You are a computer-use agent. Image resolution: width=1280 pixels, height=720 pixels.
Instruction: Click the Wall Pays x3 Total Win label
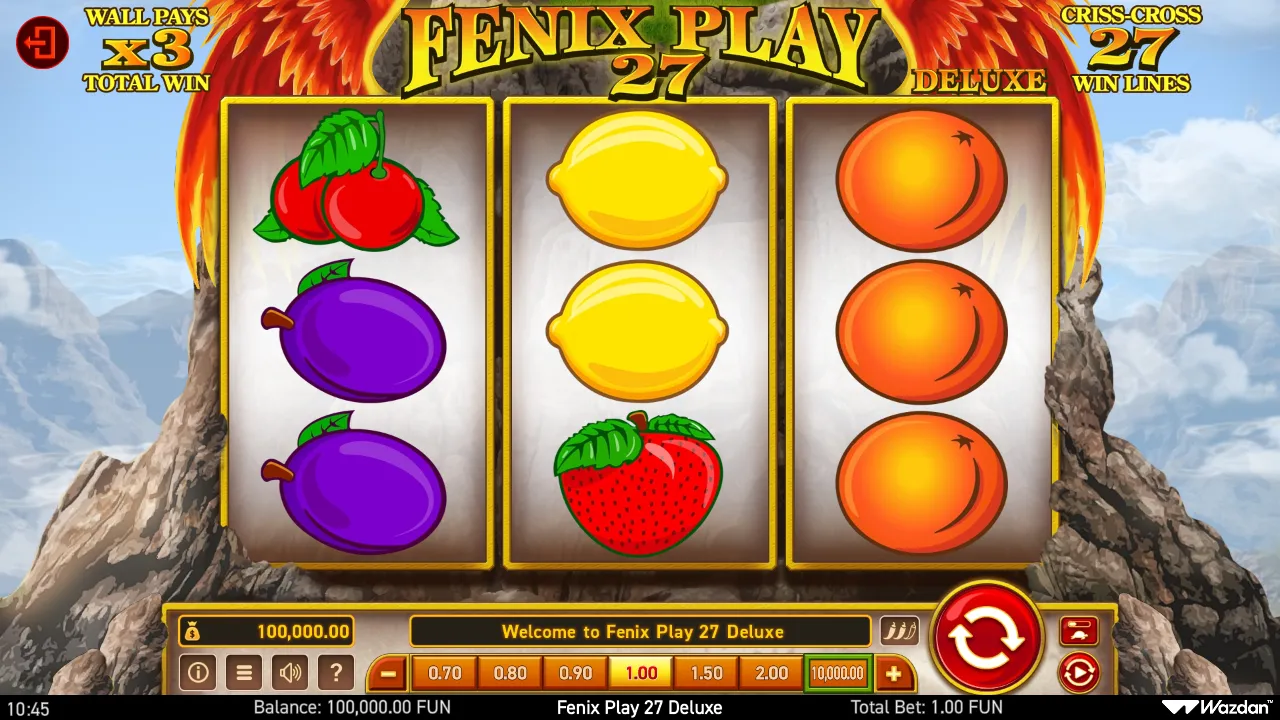(146, 43)
